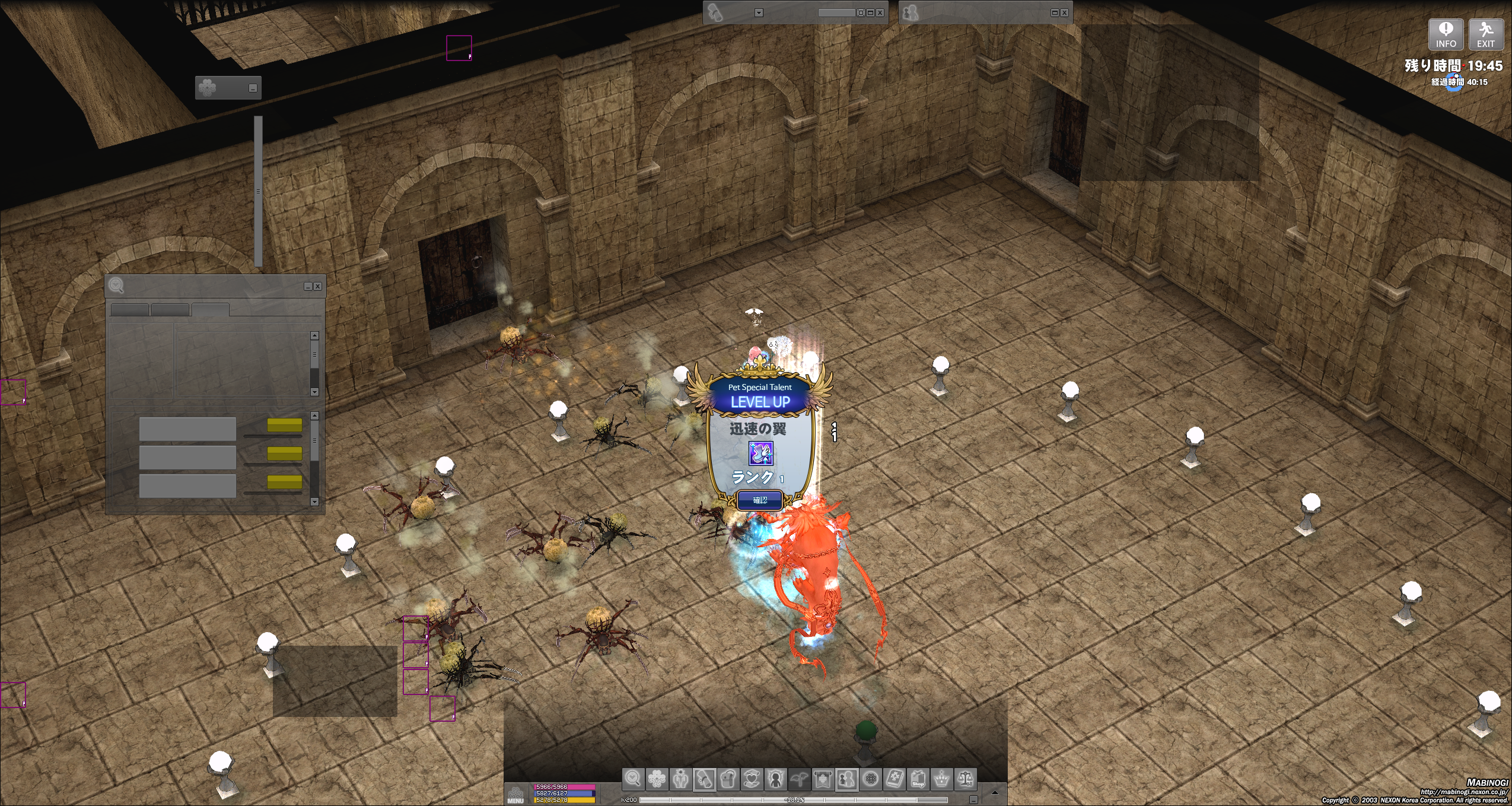The height and width of the screenshot is (806, 1512).
Task: Minimize the small clover window
Action: click(x=253, y=88)
